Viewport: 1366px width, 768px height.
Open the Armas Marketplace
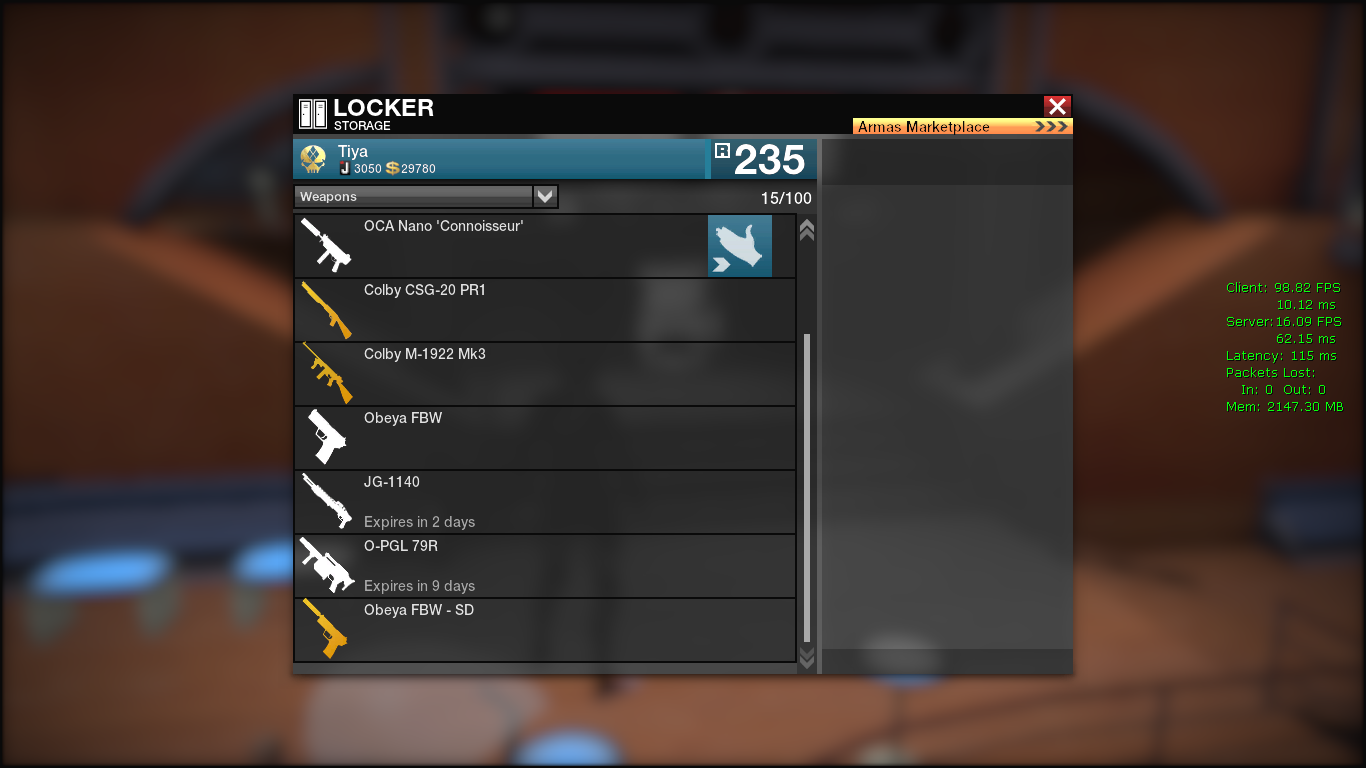tap(962, 127)
